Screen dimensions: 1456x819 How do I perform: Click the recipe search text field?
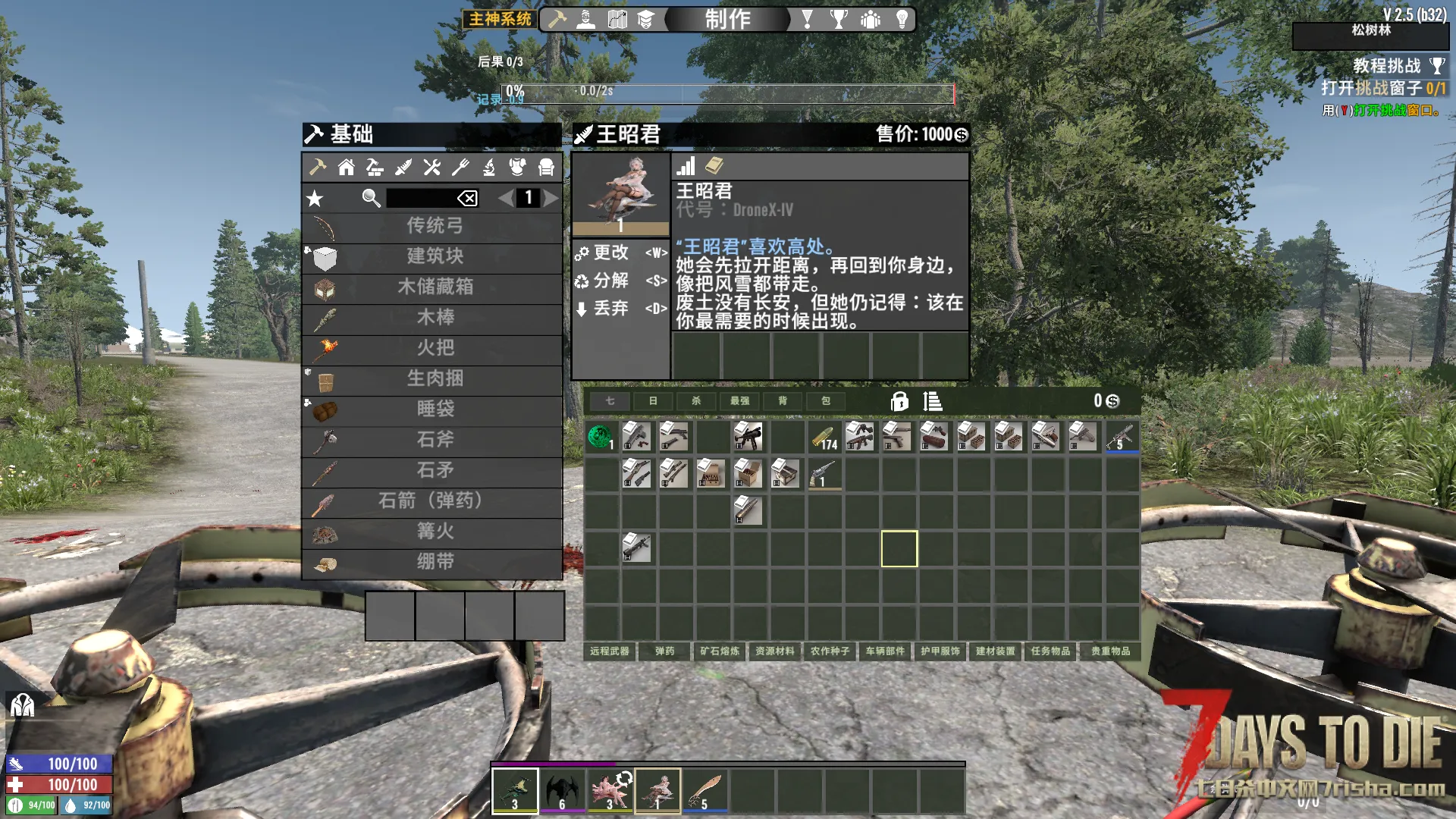coord(420,198)
